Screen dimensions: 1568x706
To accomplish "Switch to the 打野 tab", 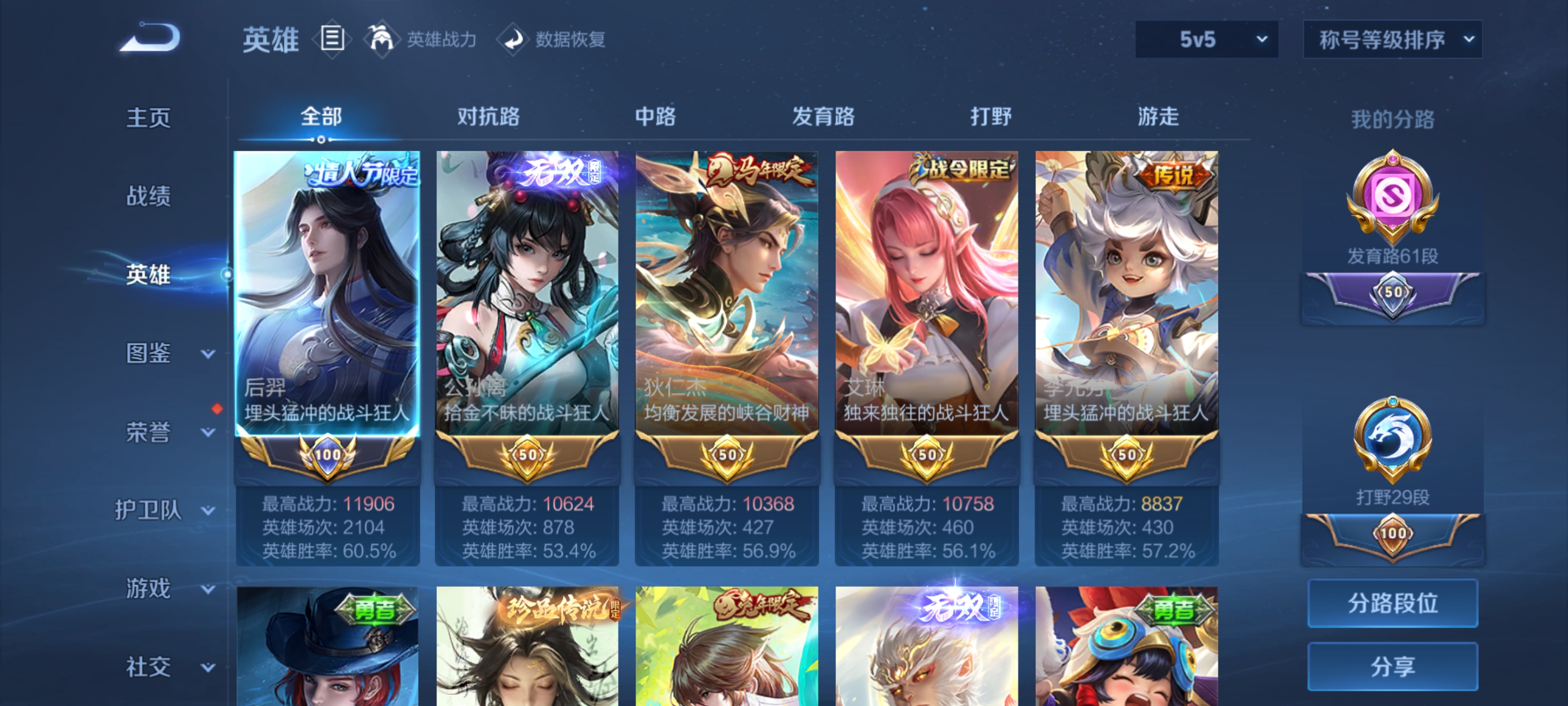I will click(992, 117).
